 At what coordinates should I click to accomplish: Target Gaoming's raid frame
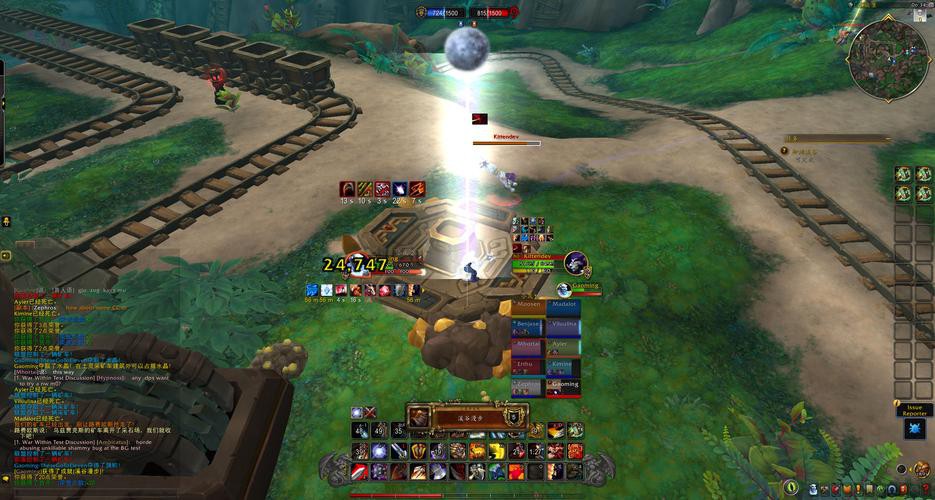pos(564,385)
